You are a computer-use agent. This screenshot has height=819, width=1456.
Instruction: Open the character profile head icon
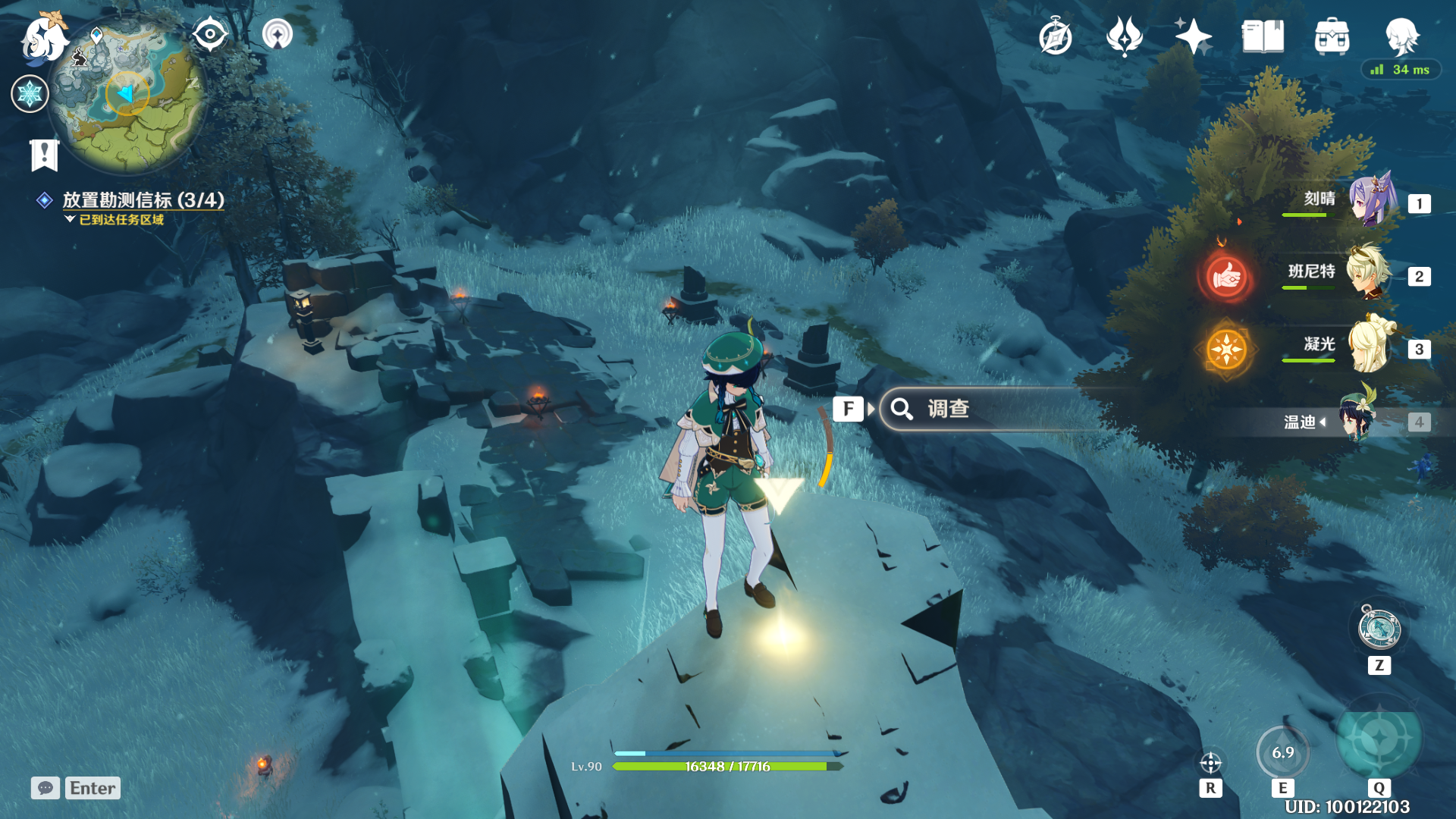[x=1401, y=35]
